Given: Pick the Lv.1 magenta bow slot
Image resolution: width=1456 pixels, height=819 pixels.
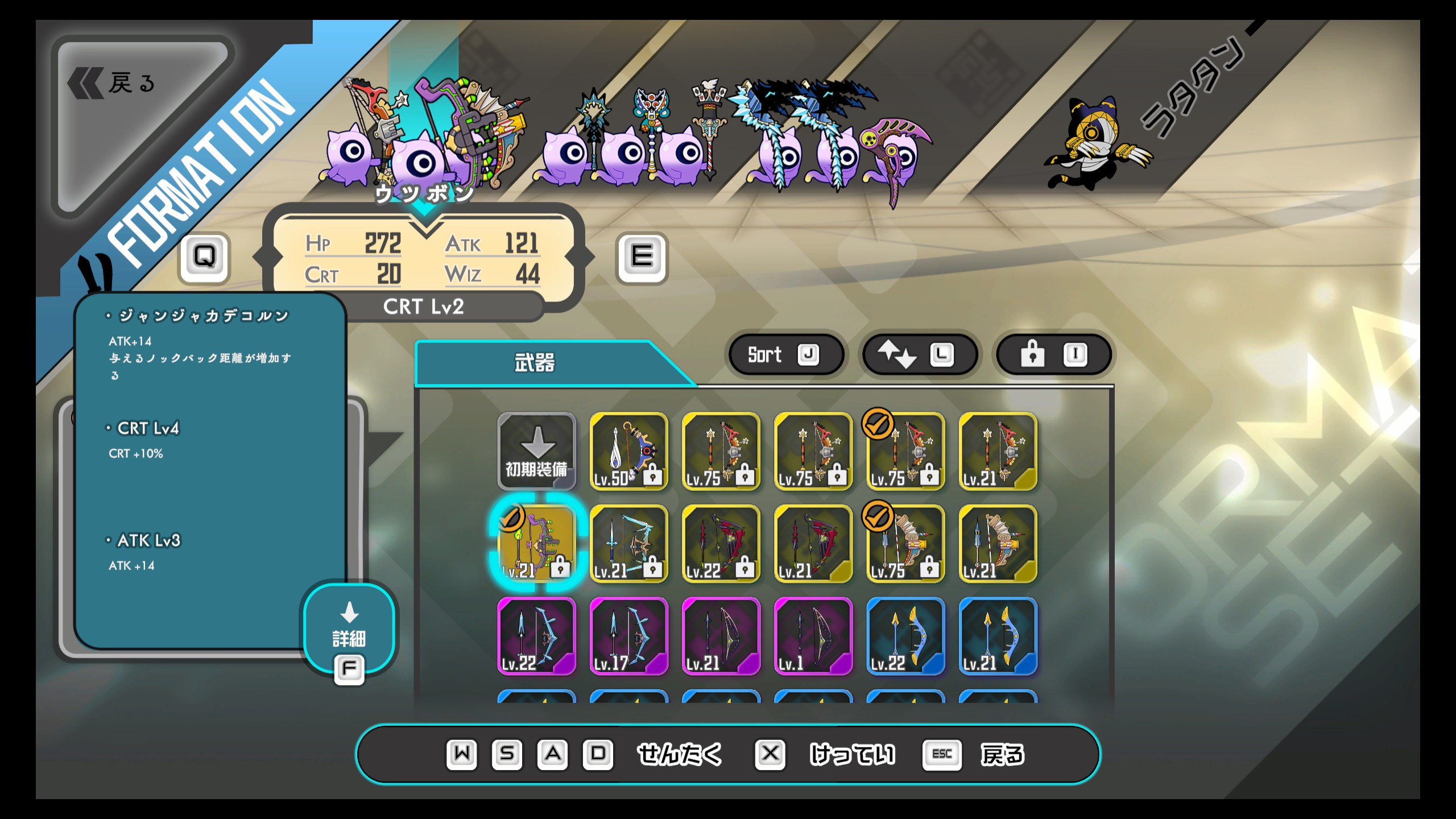Looking at the screenshot, I should (813, 636).
